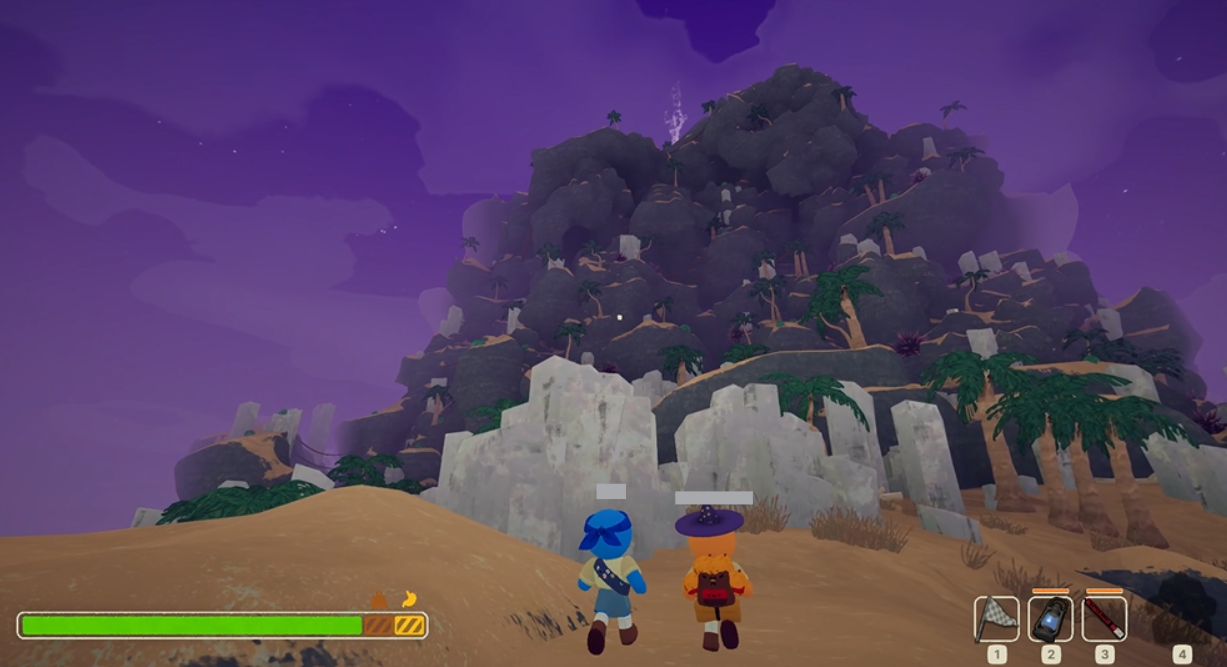Select the red flare hotbar slot
The height and width of the screenshot is (667, 1227).
(x=1104, y=619)
